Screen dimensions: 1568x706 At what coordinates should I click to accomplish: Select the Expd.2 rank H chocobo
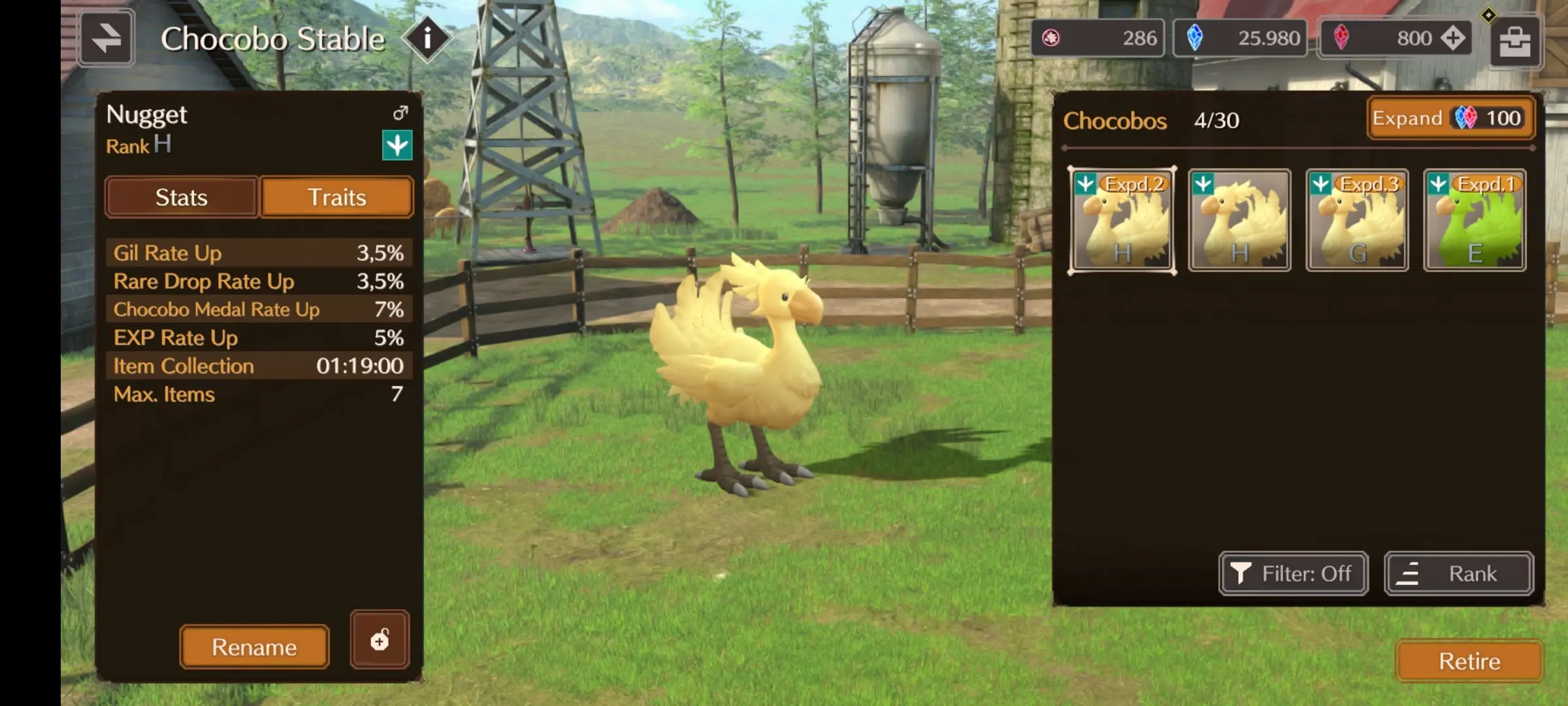coord(1122,221)
